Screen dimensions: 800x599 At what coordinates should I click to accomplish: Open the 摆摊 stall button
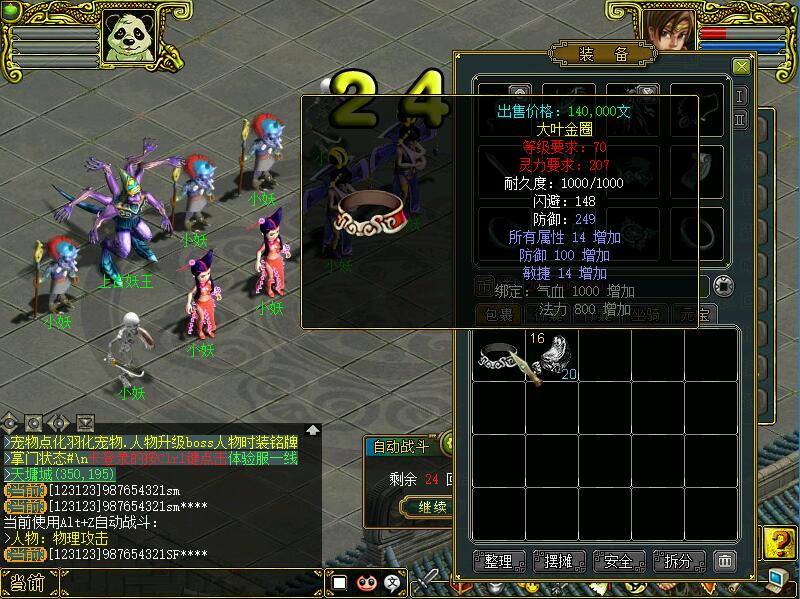(x=559, y=561)
